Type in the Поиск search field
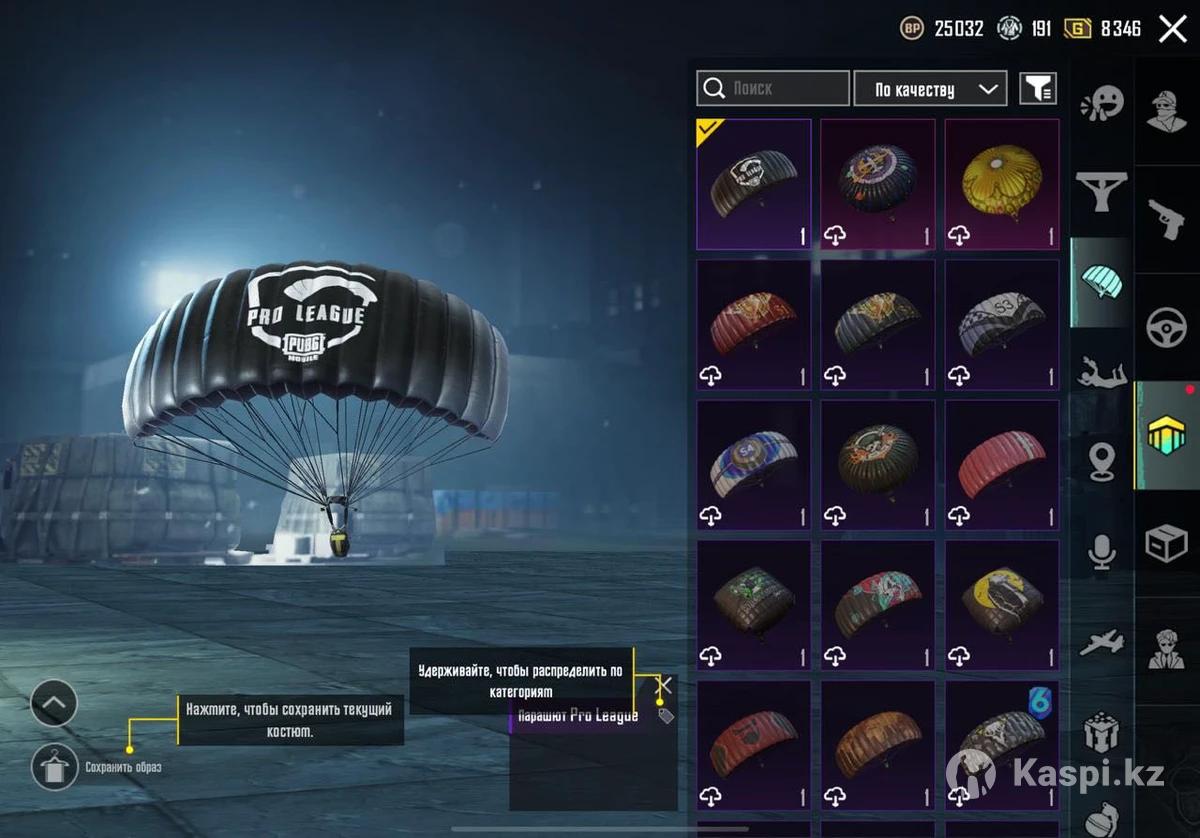This screenshot has height=838, width=1200. (785, 88)
